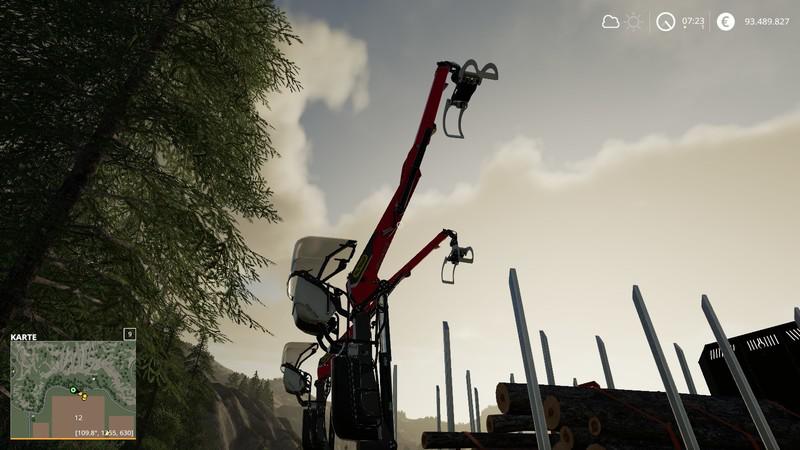
Task: Select the euro money icon
Action: point(725,21)
